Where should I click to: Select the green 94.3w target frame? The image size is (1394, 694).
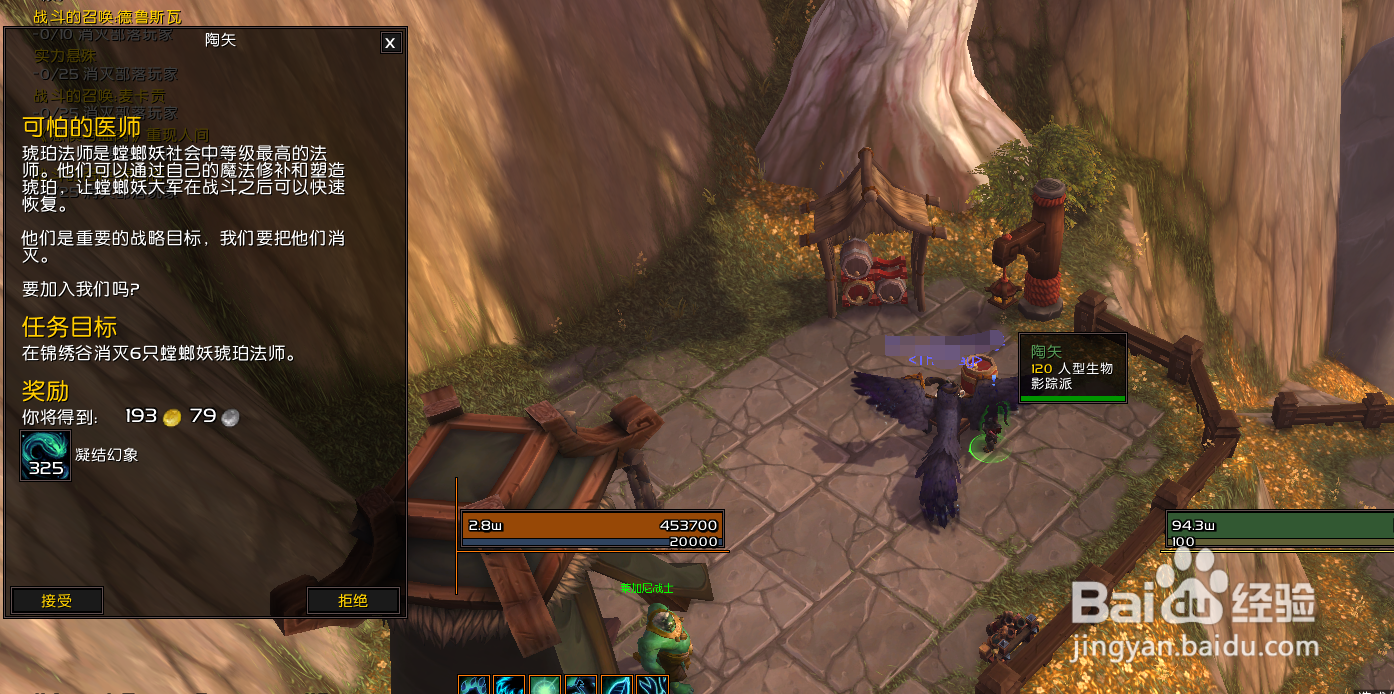pyautogui.click(x=1280, y=529)
